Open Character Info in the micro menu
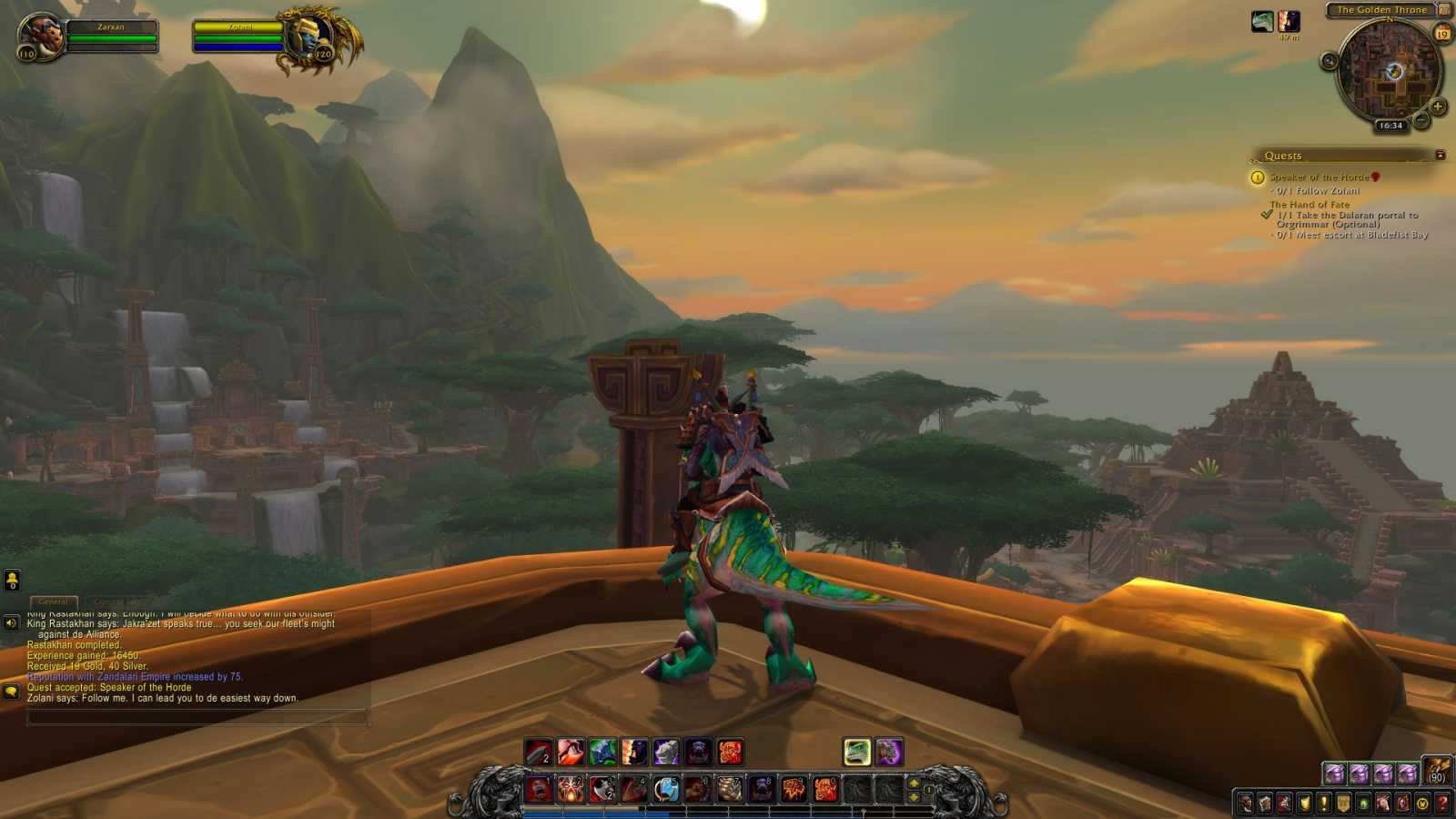 click(x=1245, y=802)
